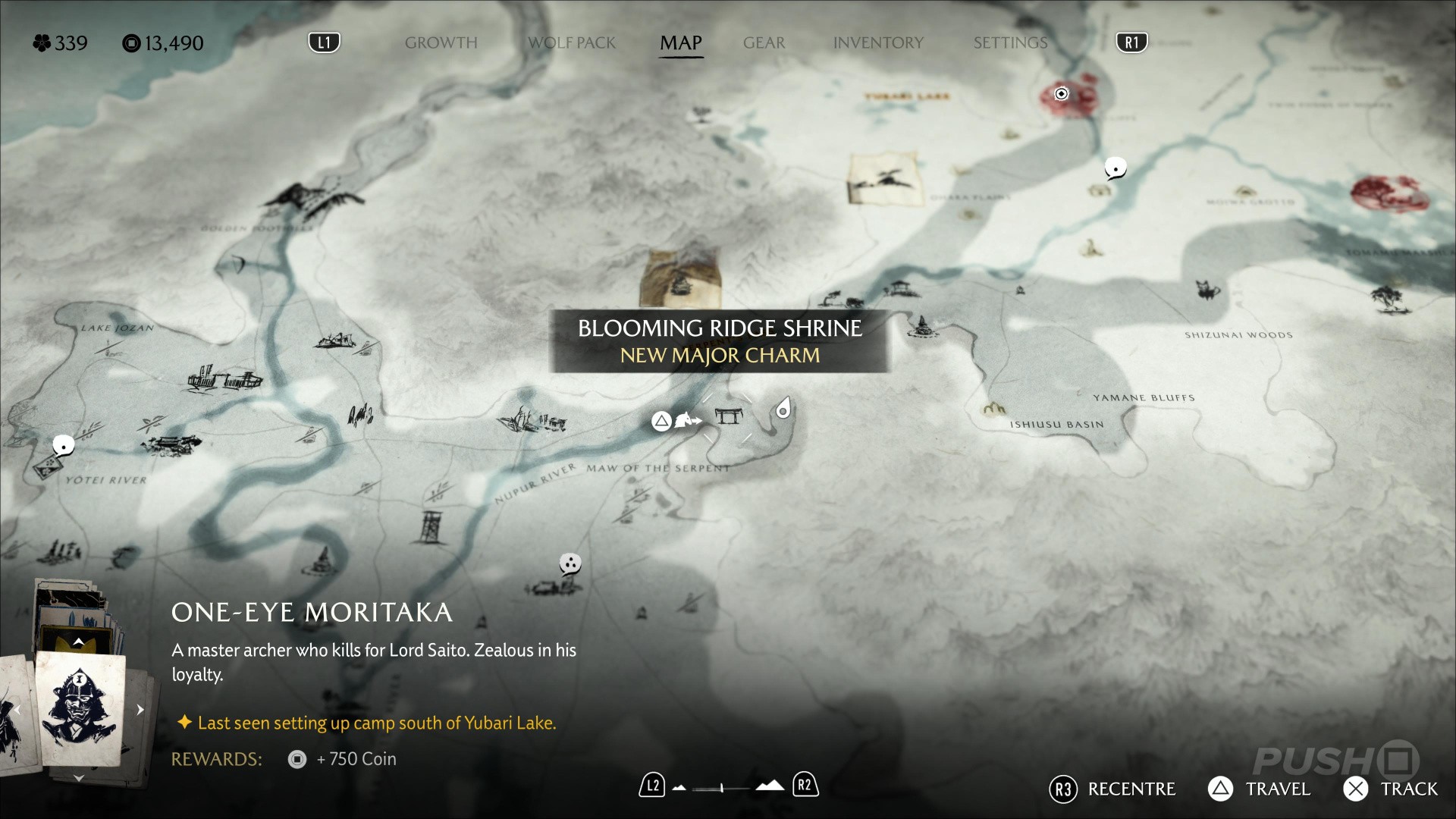Adjust the map zoom slider

coord(722,788)
